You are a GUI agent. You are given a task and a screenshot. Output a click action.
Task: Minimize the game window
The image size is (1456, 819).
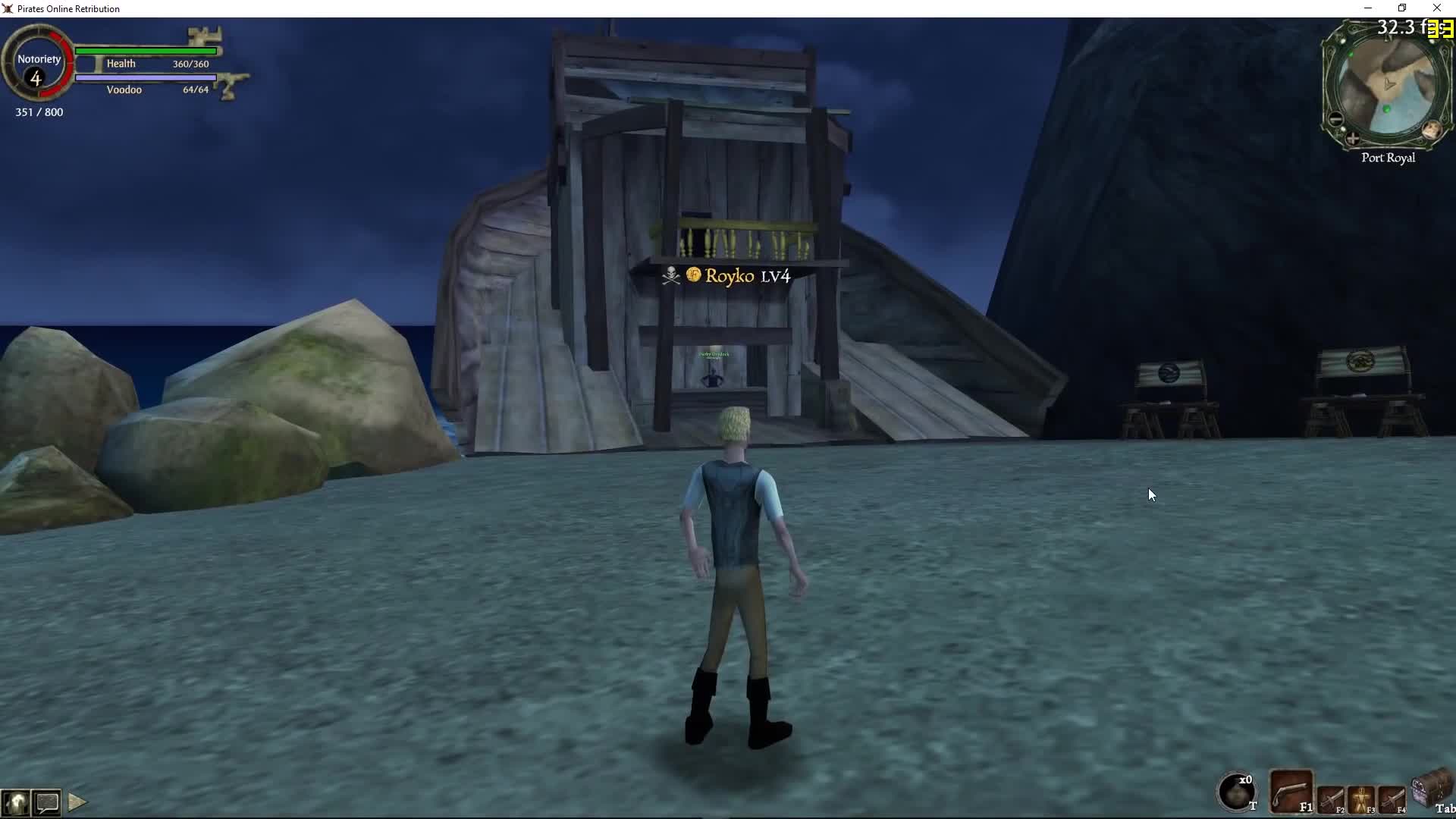pyautogui.click(x=1368, y=8)
